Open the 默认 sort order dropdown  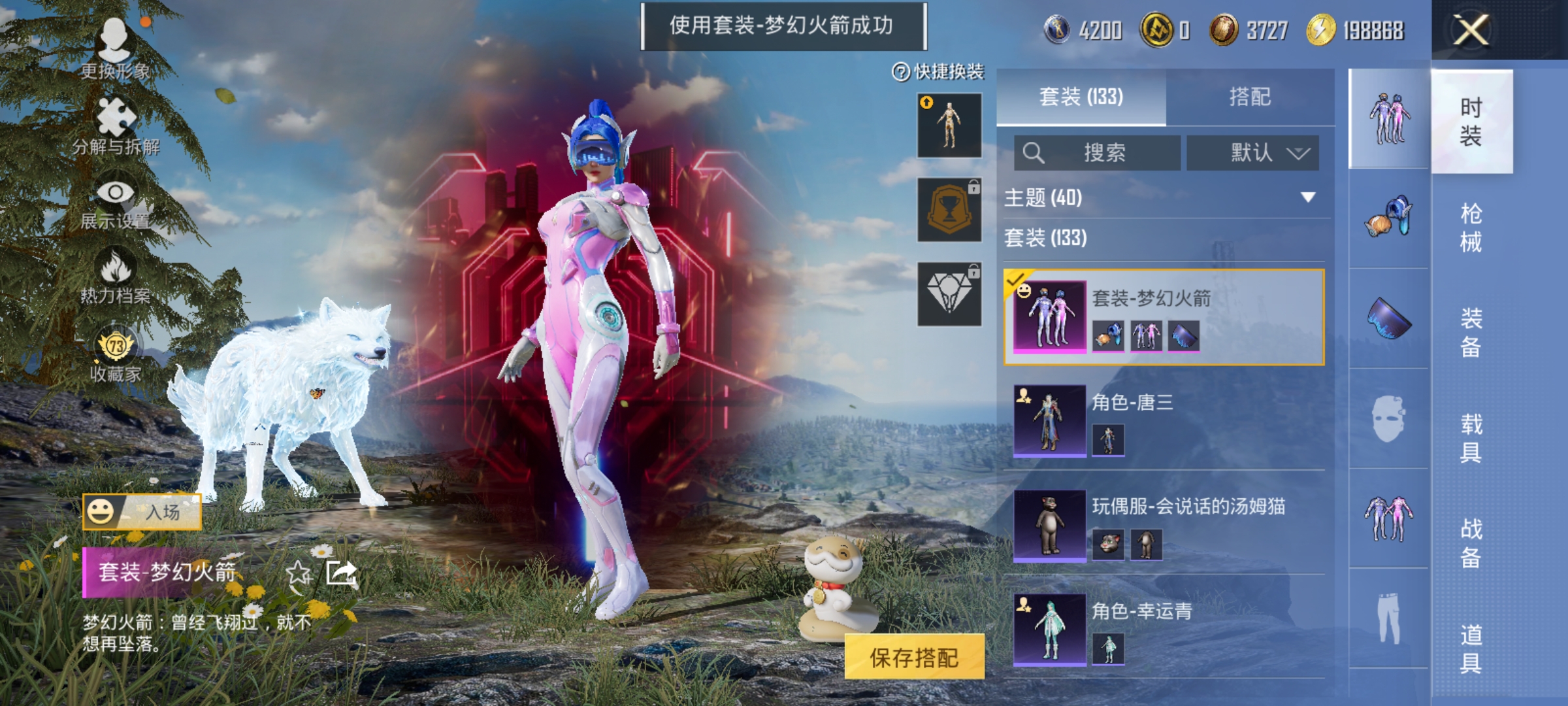click(x=1252, y=152)
